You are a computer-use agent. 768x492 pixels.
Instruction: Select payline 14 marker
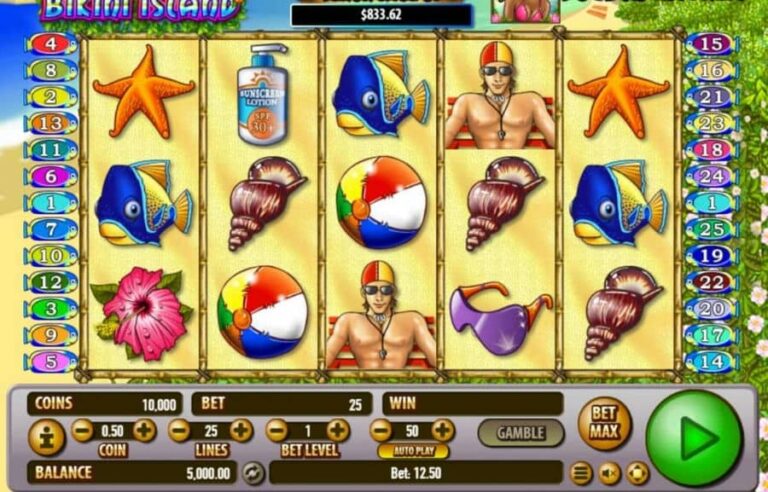[711, 362]
